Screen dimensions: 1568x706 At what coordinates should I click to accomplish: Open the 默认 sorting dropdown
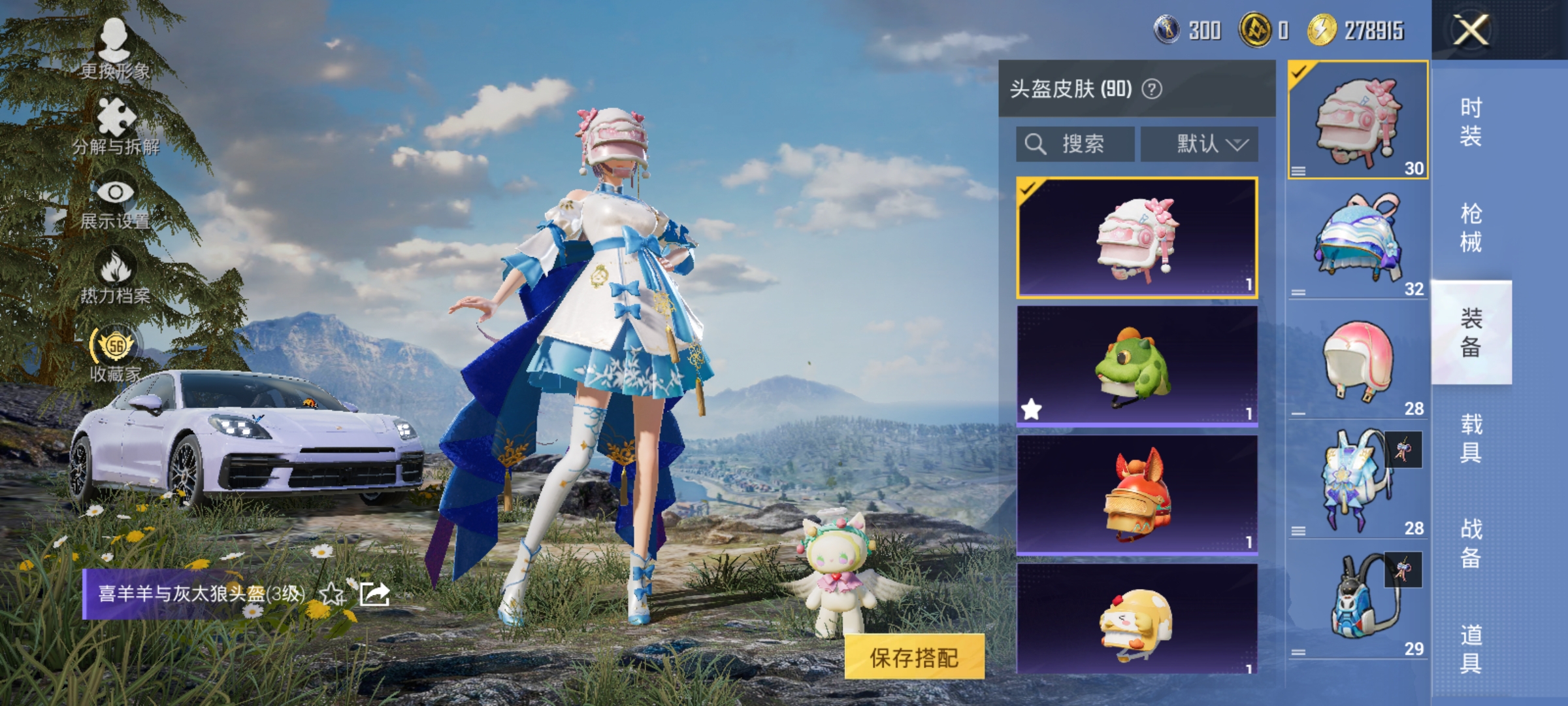pos(1200,144)
